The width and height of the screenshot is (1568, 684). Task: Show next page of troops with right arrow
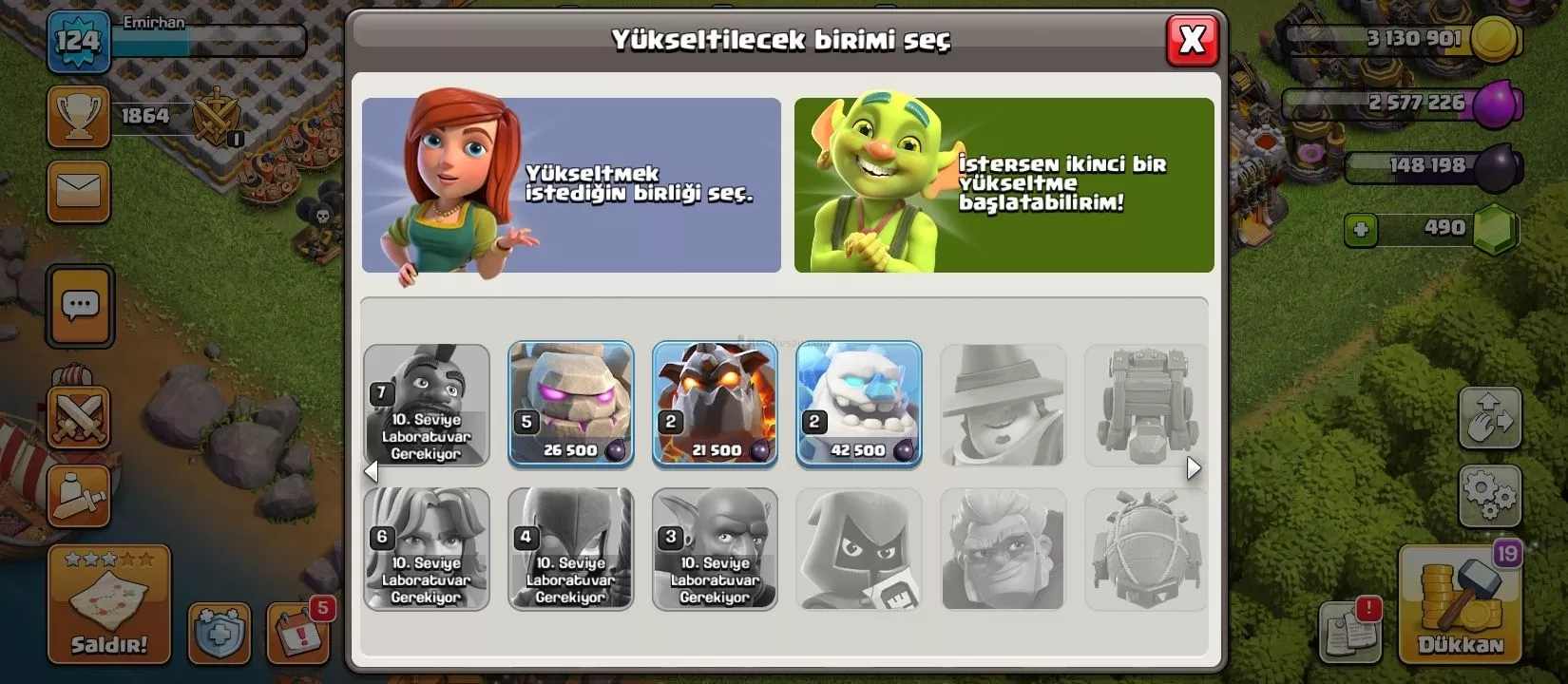[1194, 468]
